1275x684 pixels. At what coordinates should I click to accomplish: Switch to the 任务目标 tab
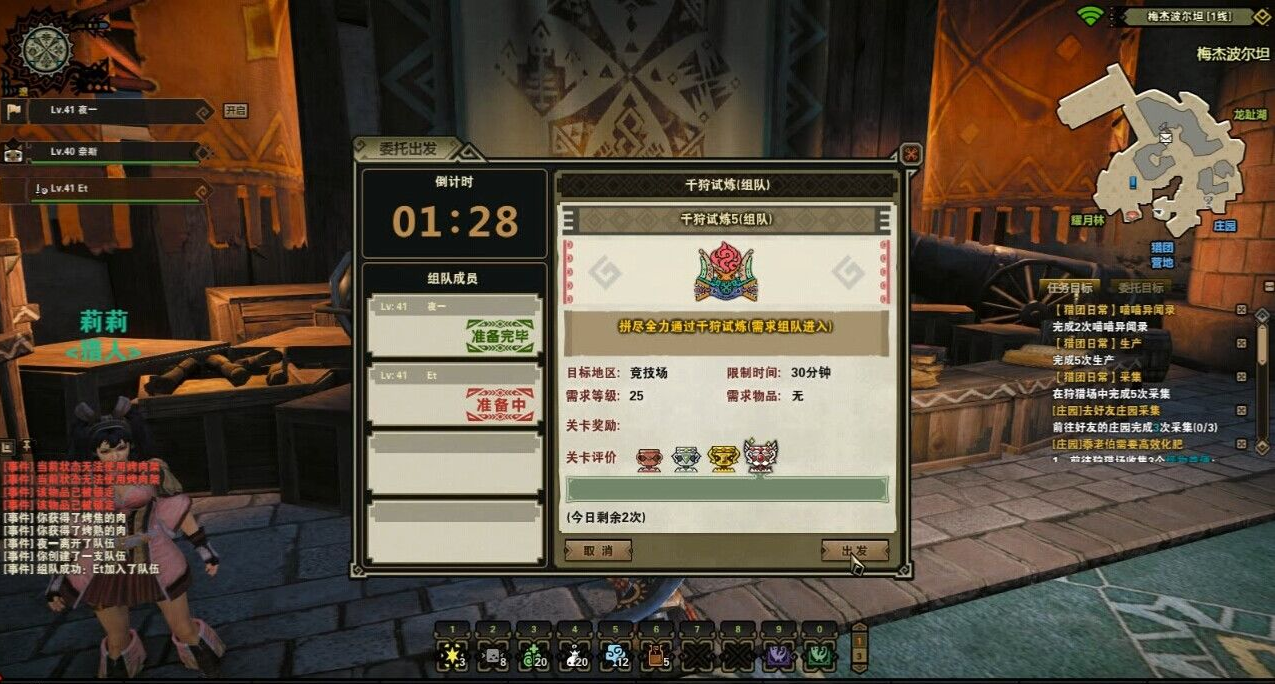click(x=1070, y=288)
